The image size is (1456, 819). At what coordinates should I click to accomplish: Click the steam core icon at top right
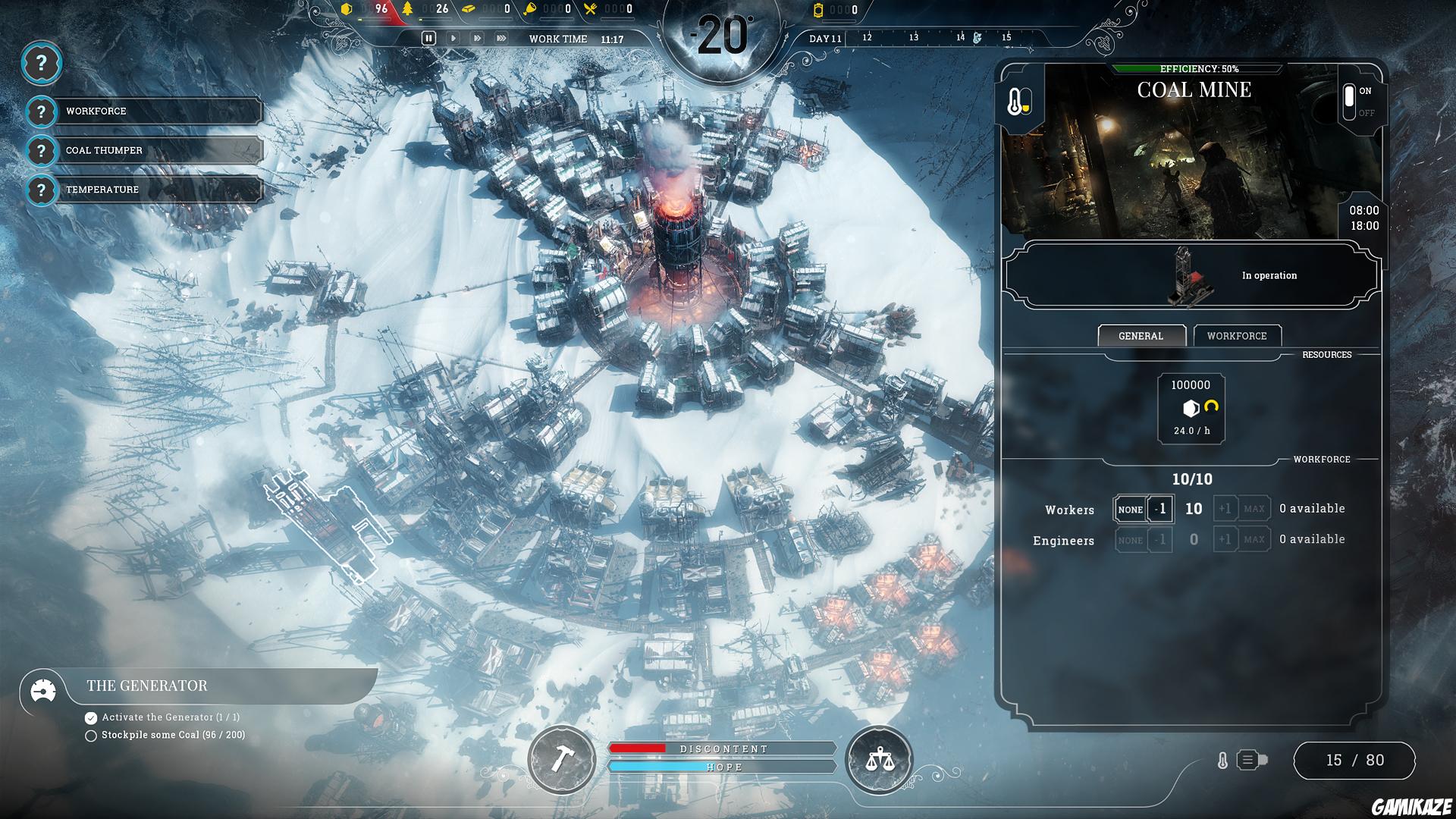point(817,11)
